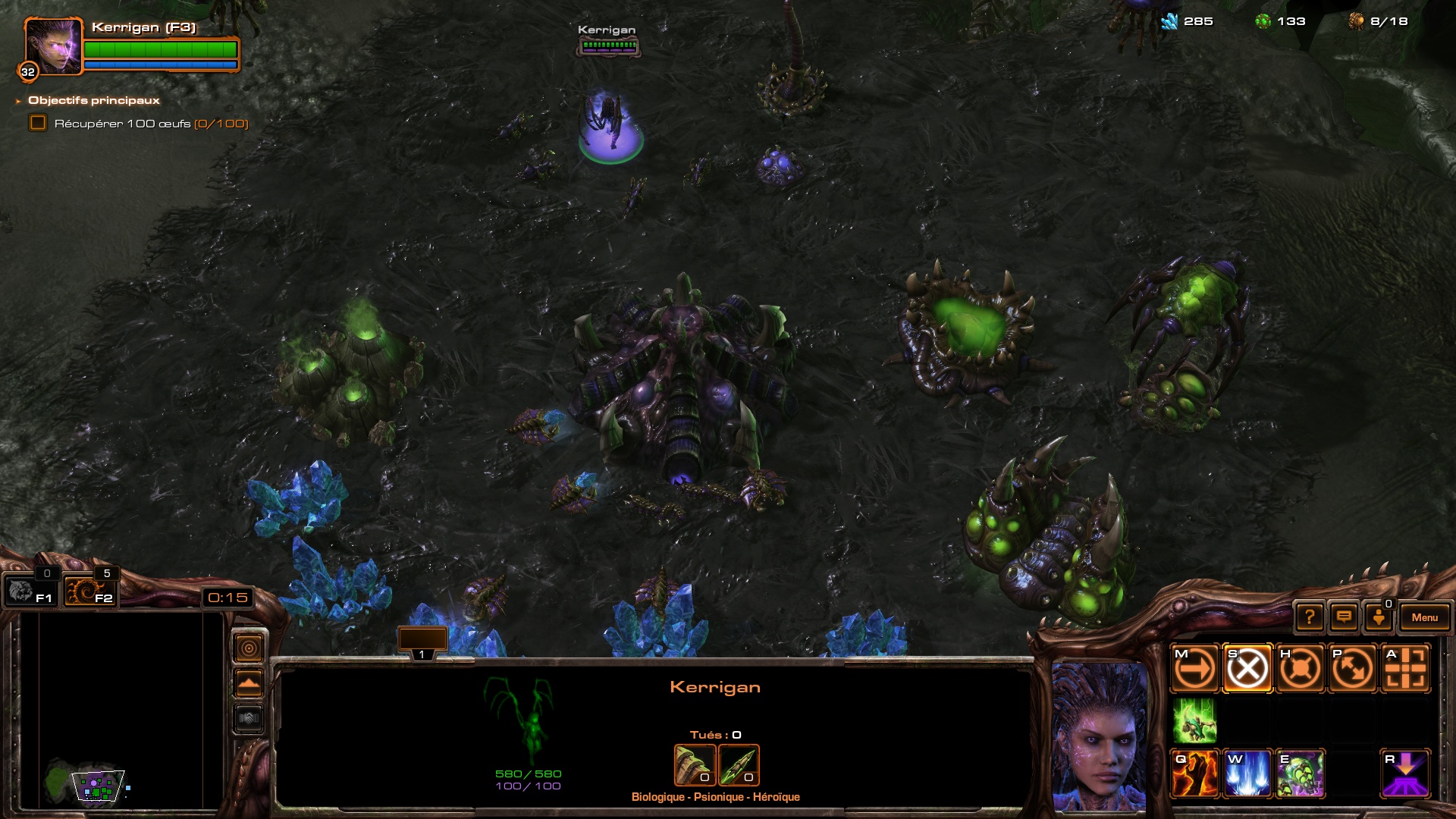Activate the Move command
The image size is (1456, 819).
1194,669
